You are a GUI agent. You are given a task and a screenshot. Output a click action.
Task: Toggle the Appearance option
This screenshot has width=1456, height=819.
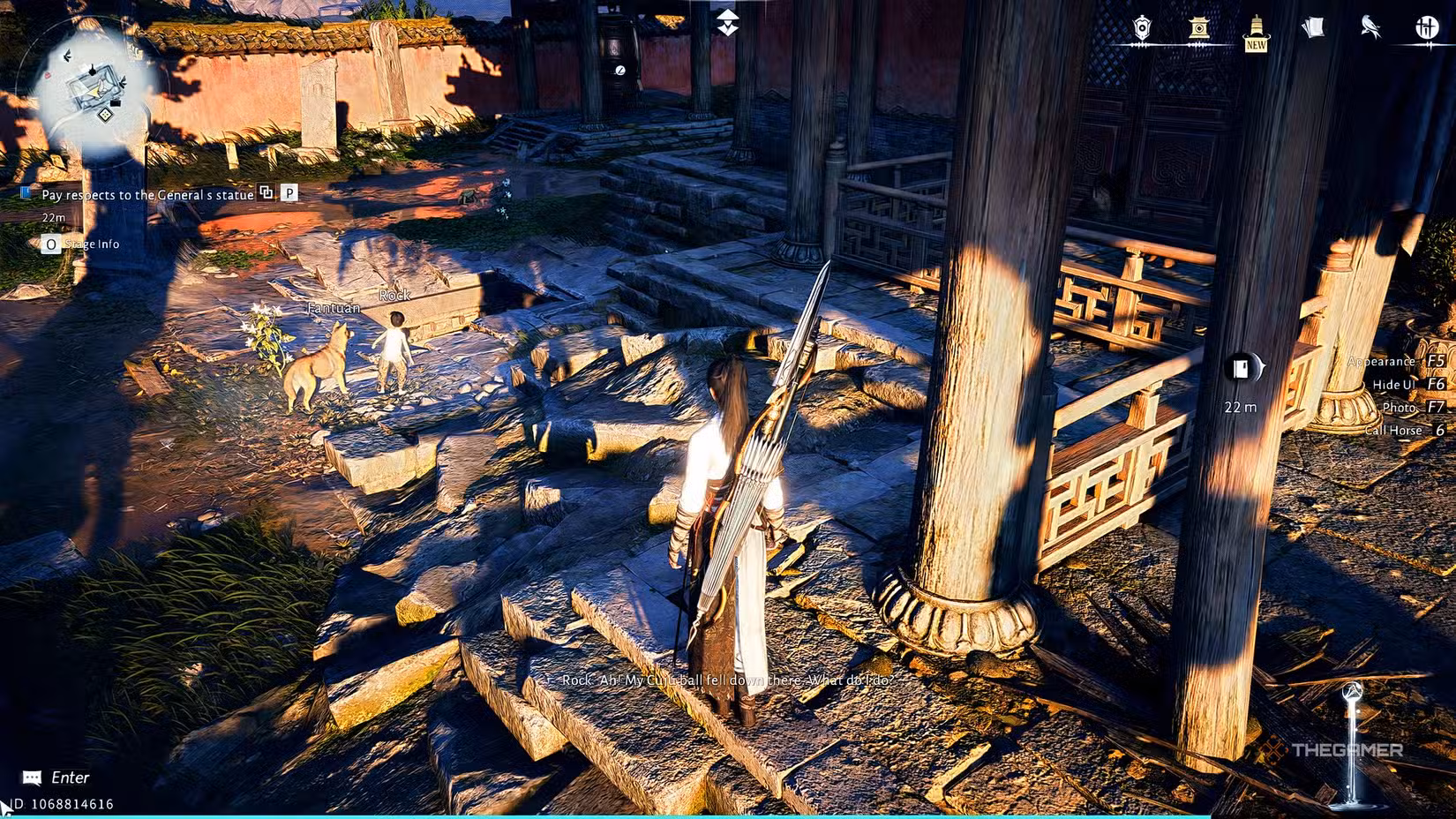pyautogui.click(x=1383, y=361)
